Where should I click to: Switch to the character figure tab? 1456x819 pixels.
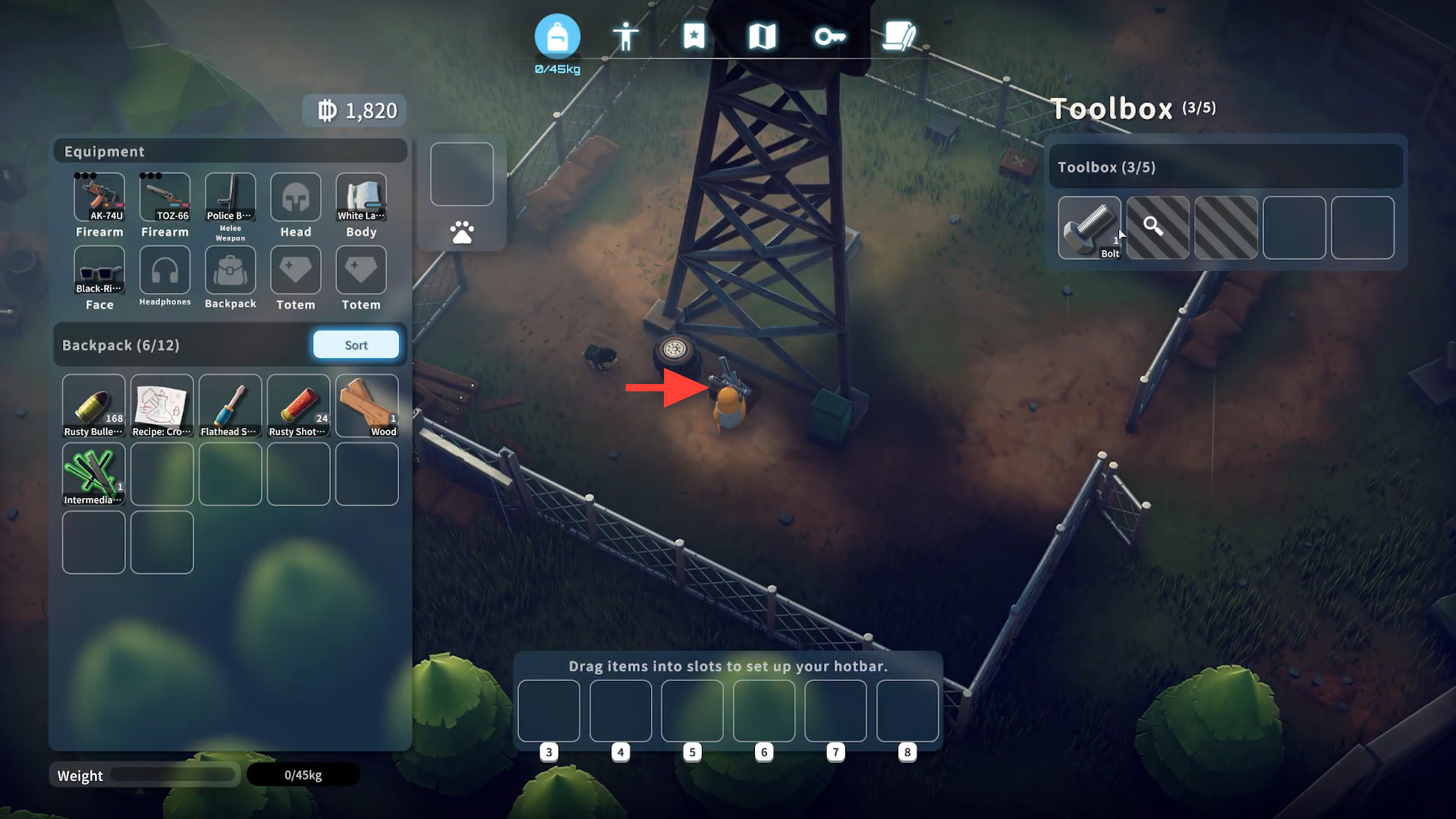[x=625, y=36]
